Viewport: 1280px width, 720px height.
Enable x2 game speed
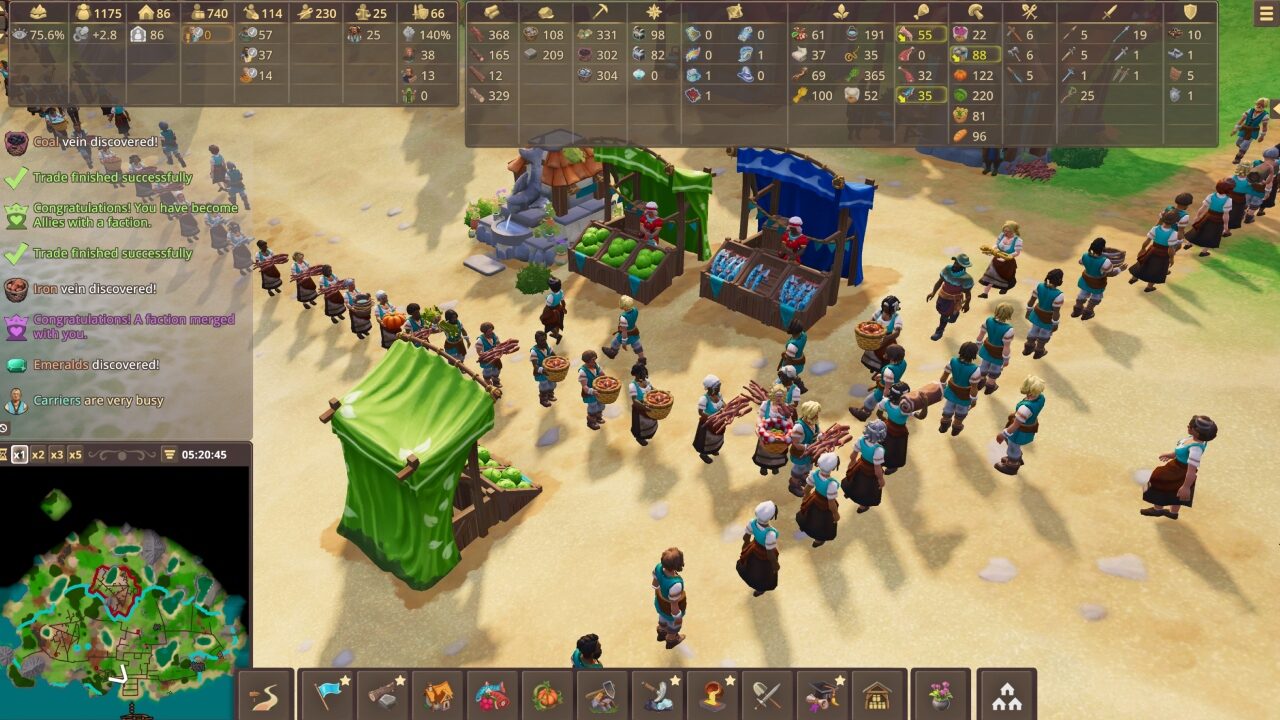(37, 455)
